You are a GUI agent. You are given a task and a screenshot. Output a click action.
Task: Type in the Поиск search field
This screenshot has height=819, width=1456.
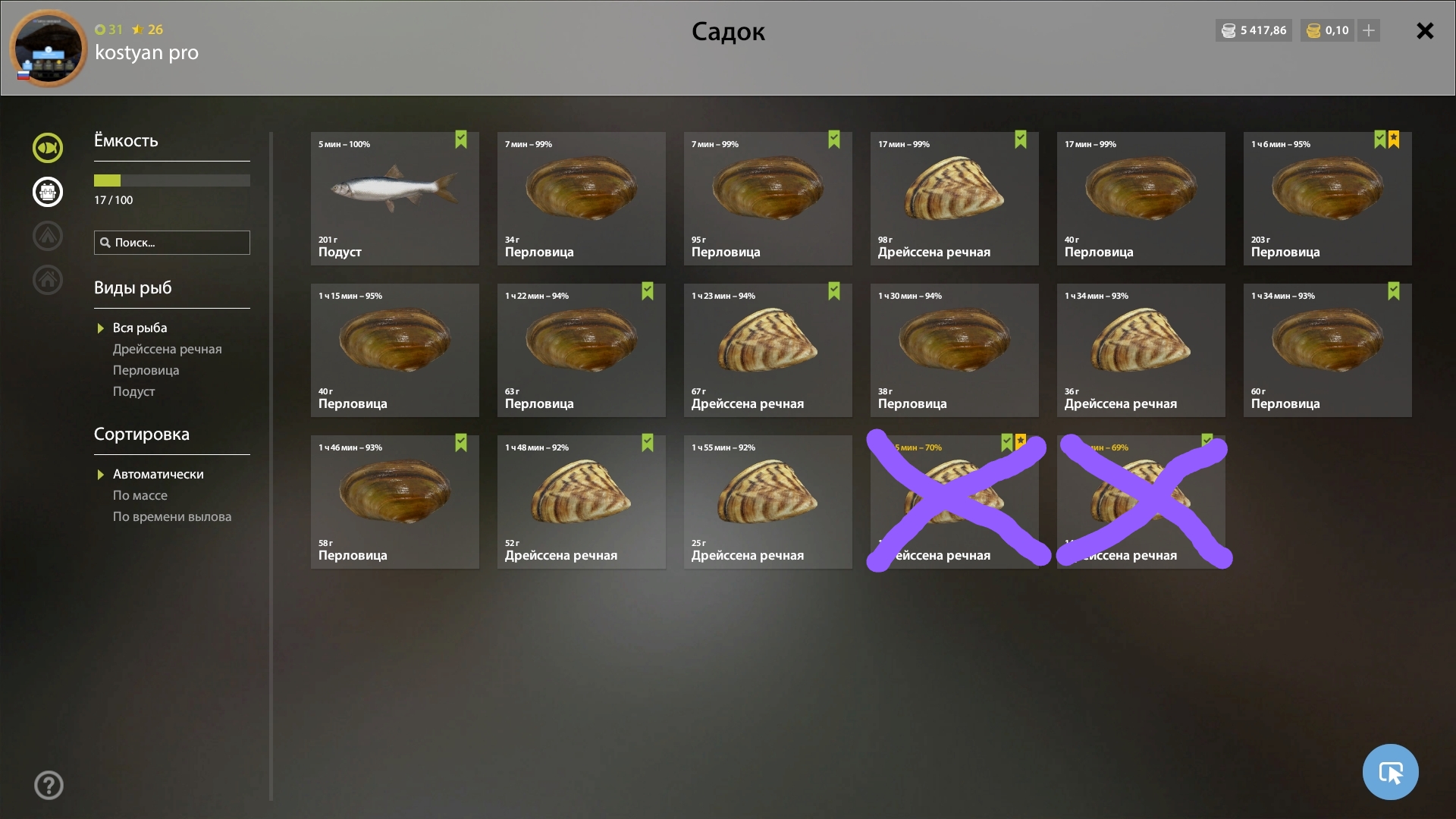pos(179,243)
